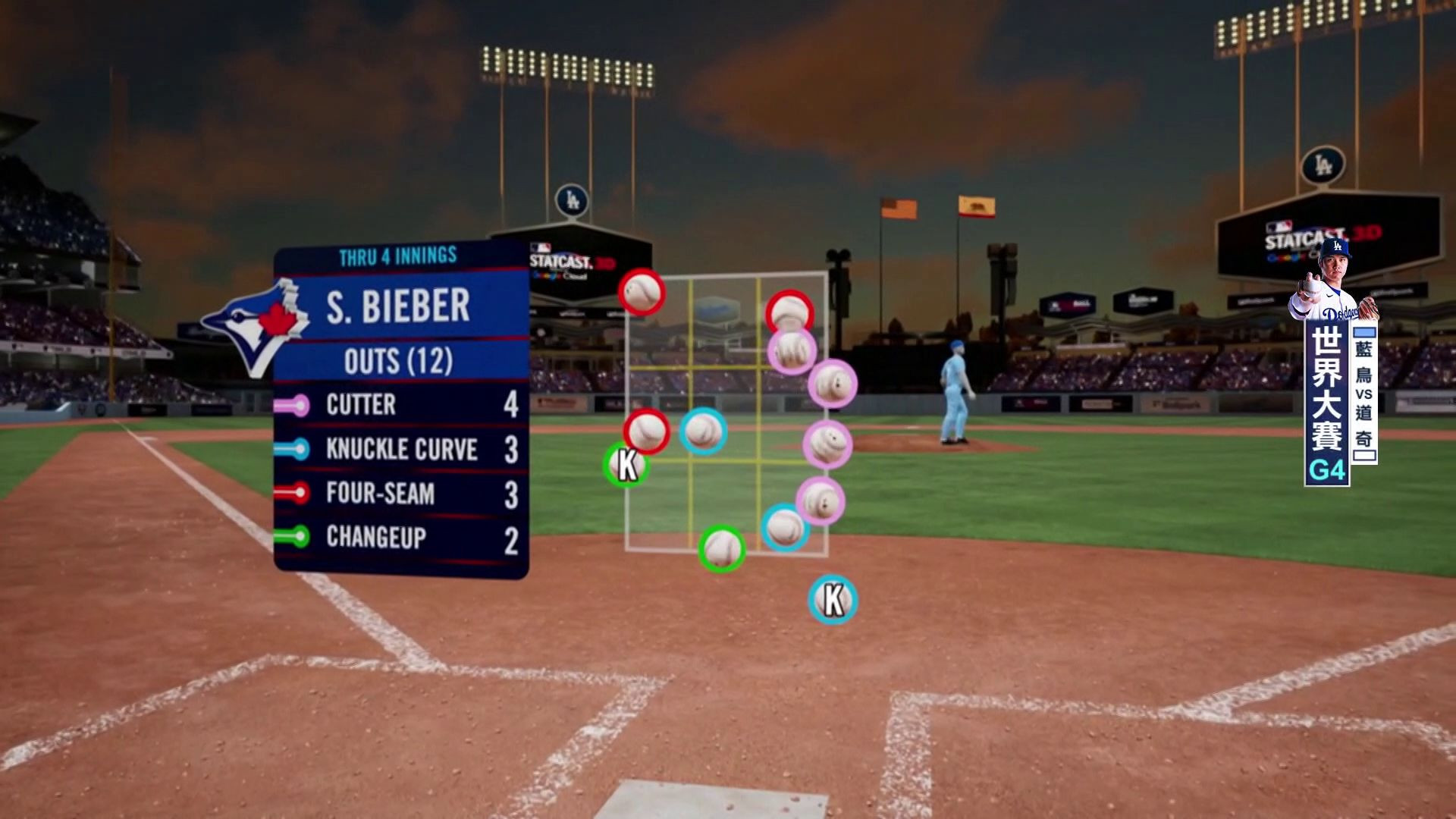Select the S. Bieber pitcher name header
Image resolution: width=1456 pixels, height=819 pixels.
(399, 306)
